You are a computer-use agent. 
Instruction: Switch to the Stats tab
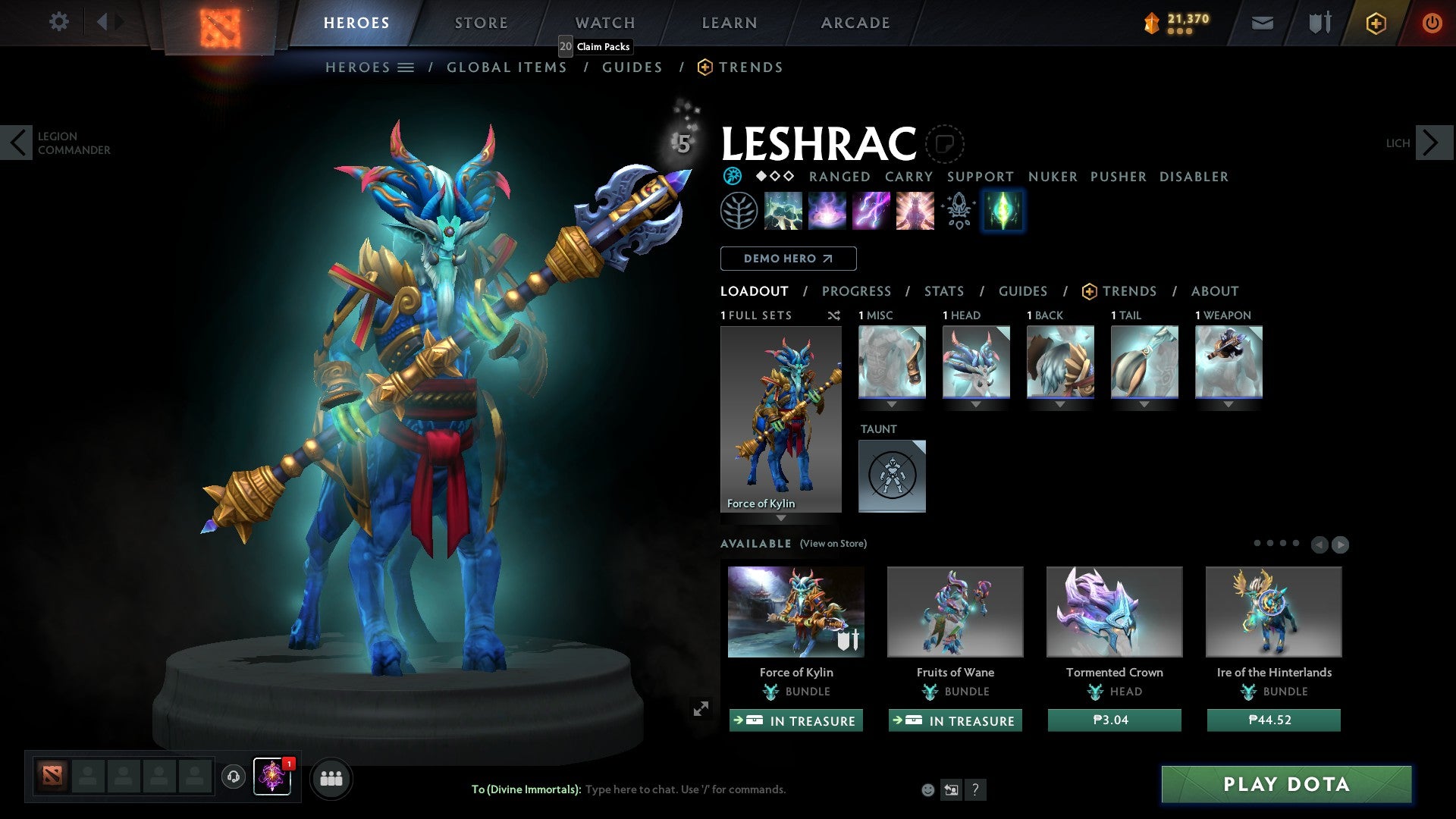[x=943, y=291]
